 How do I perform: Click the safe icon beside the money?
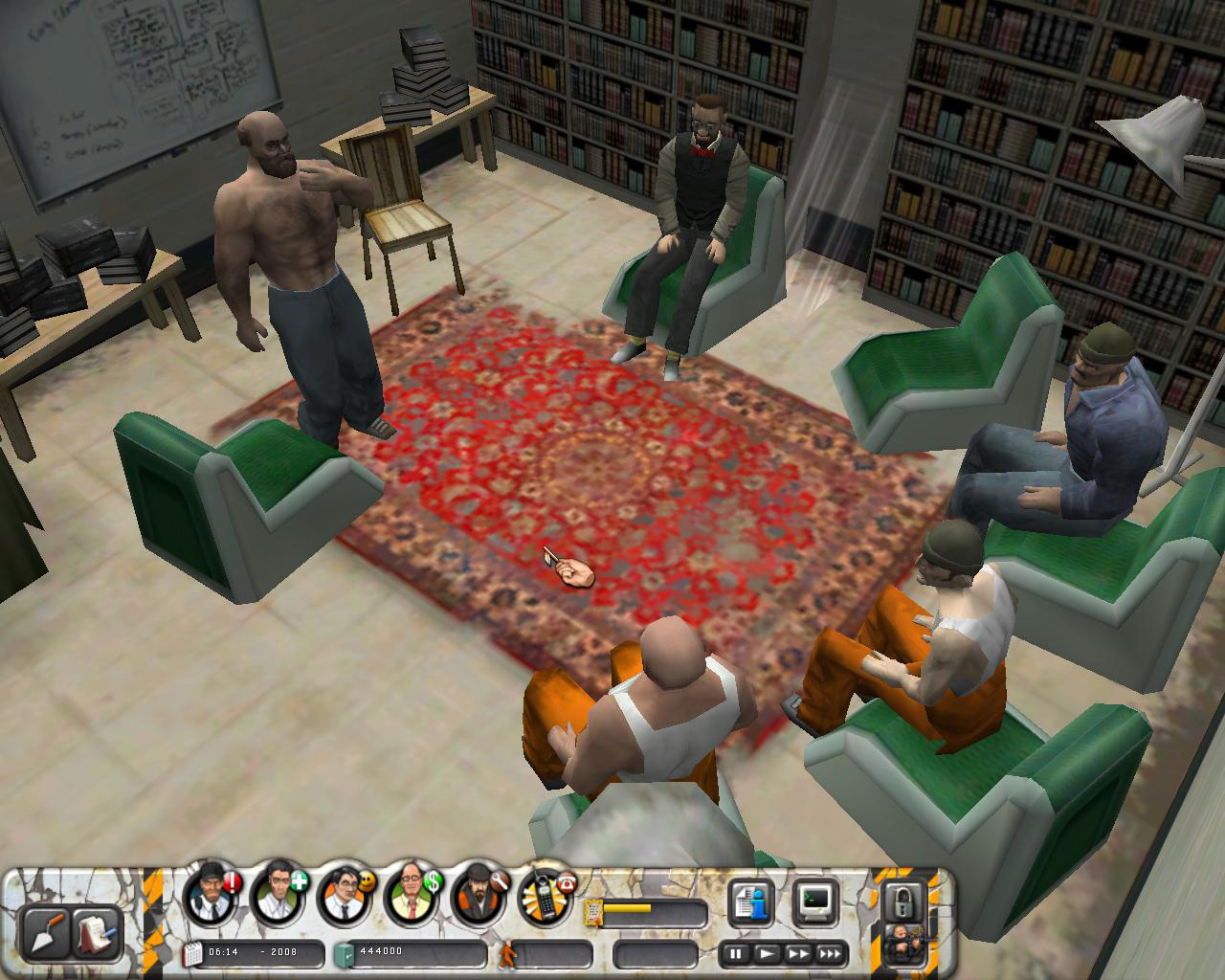342,952
